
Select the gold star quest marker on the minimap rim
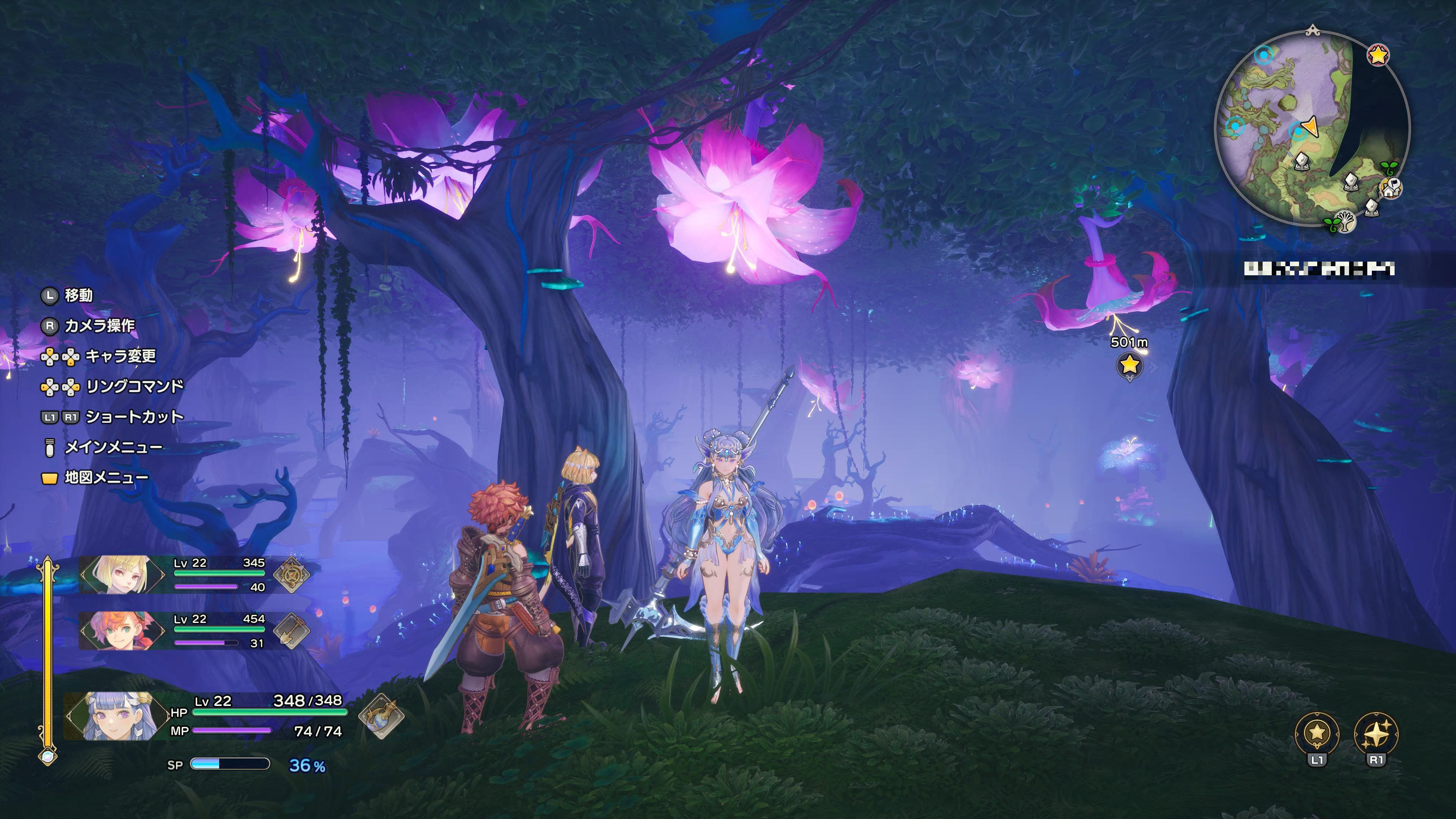[x=1379, y=55]
